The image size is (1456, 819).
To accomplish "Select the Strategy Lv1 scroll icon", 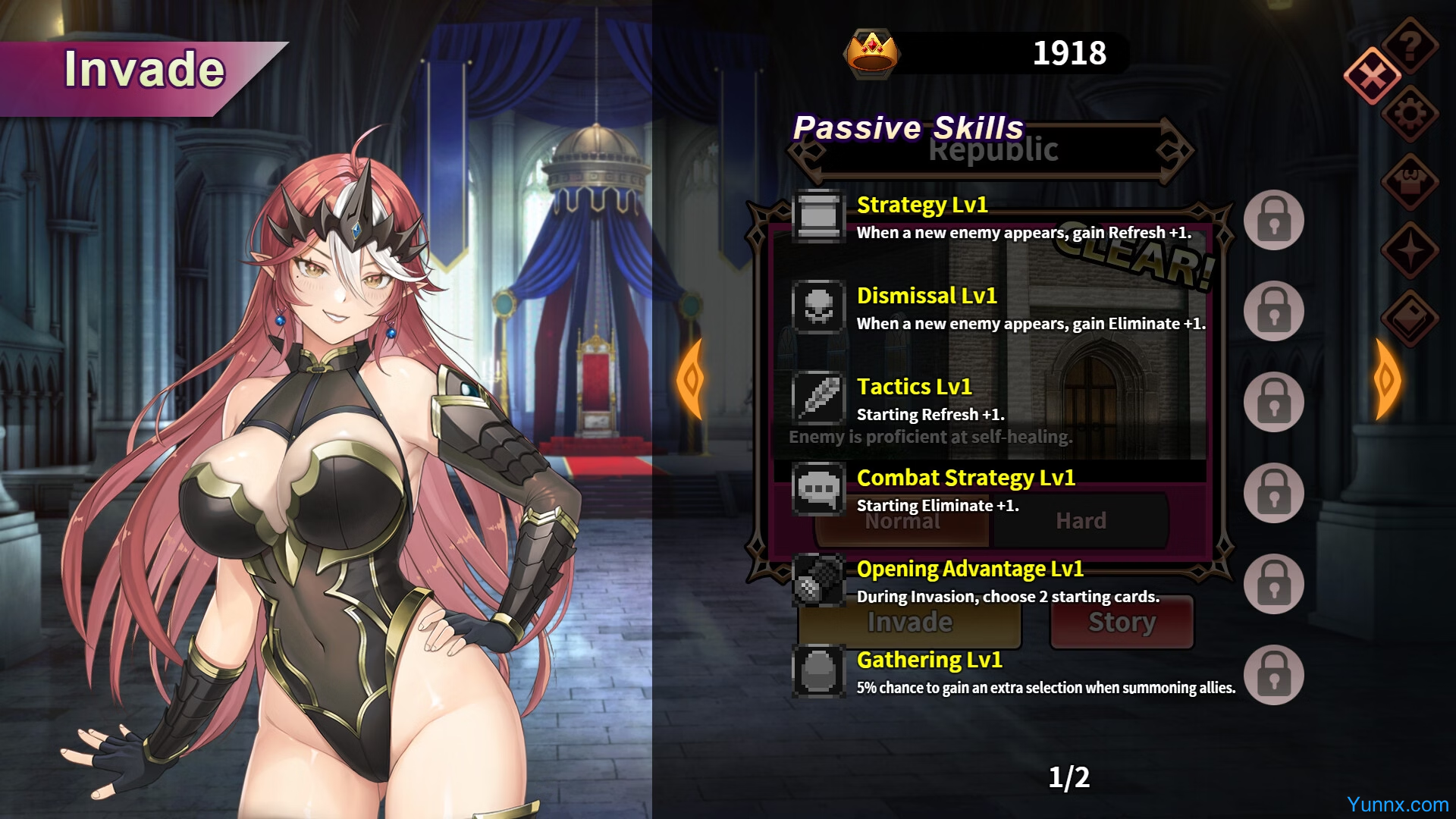I will pos(818,216).
